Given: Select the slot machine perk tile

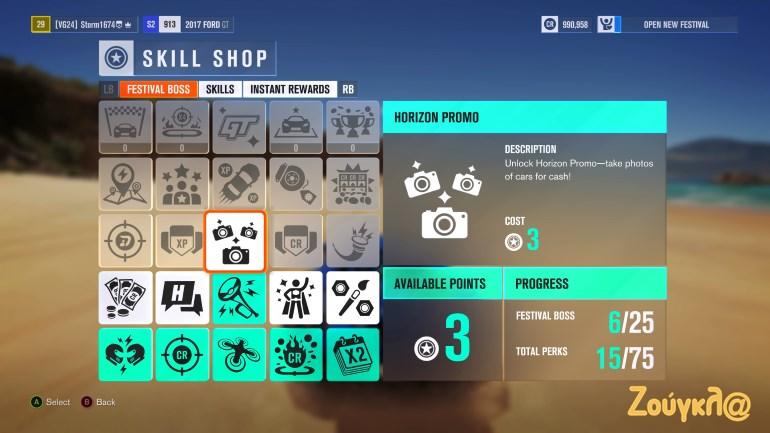Looking at the screenshot, I should pos(353,184).
